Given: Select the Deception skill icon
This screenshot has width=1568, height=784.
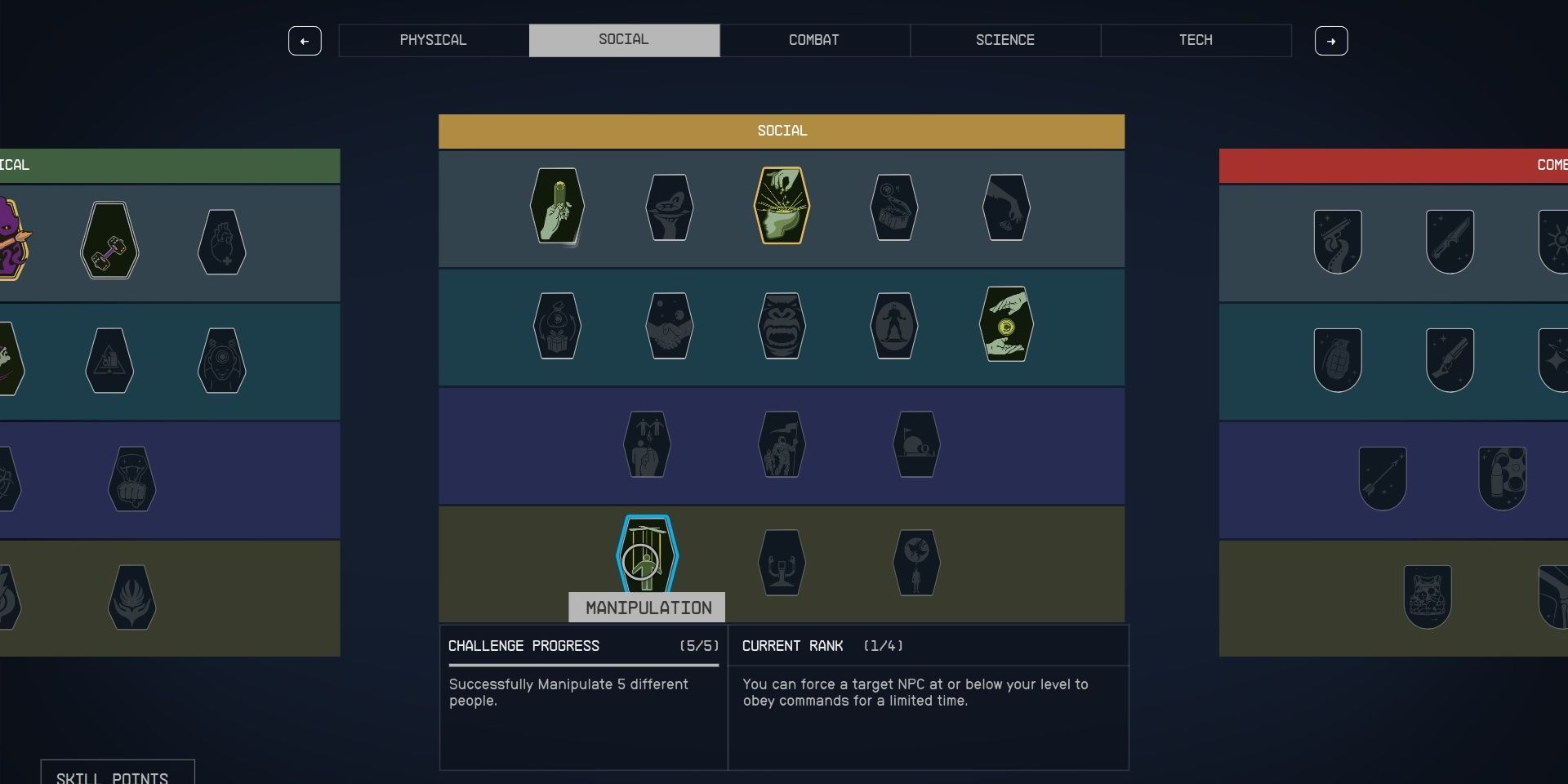Looking at the screenshot, I should pos(558,325).
